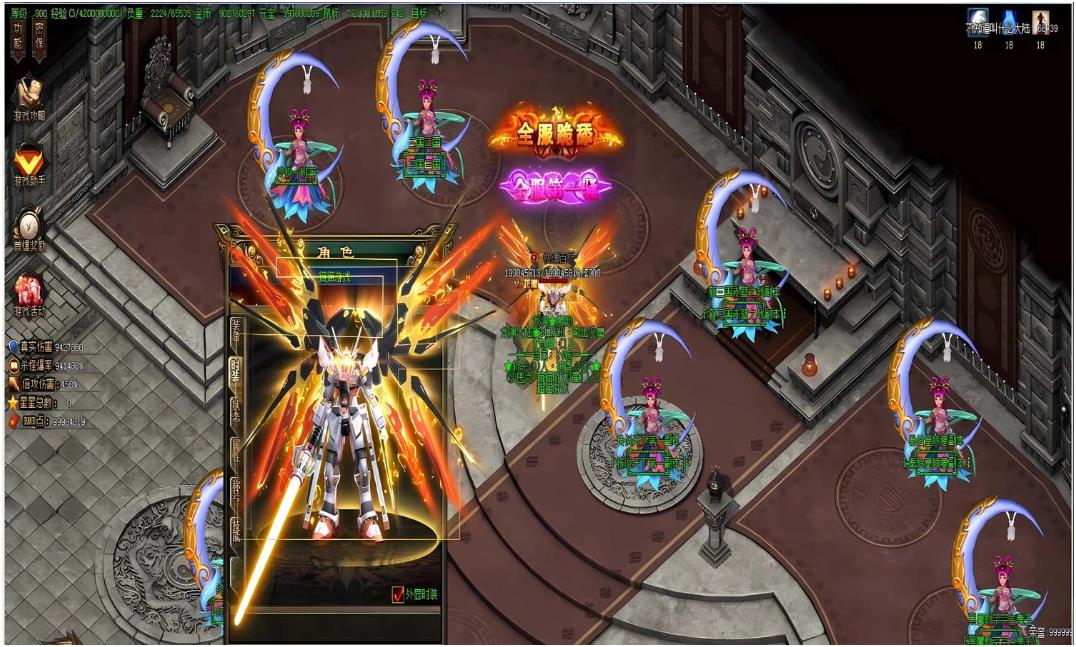Open the 密保 security banner
Viewport: 1076px width, 647px height.
(37, 38)
